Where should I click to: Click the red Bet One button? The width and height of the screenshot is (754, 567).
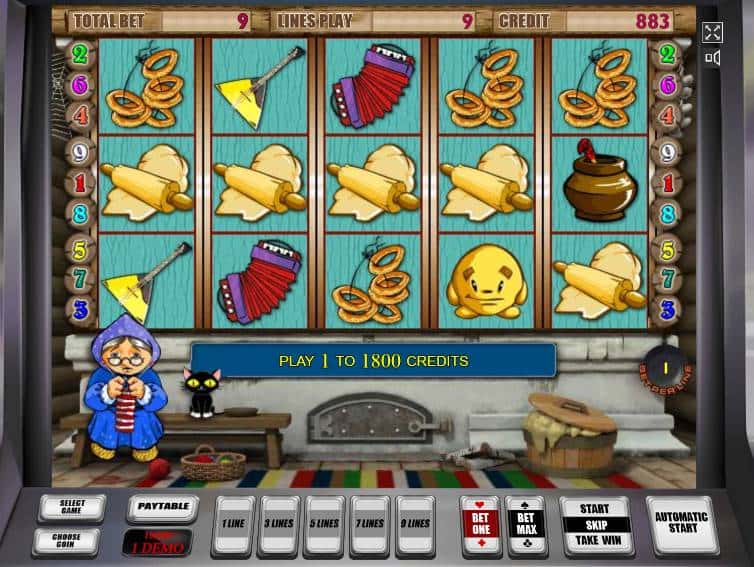click(479, 525)
